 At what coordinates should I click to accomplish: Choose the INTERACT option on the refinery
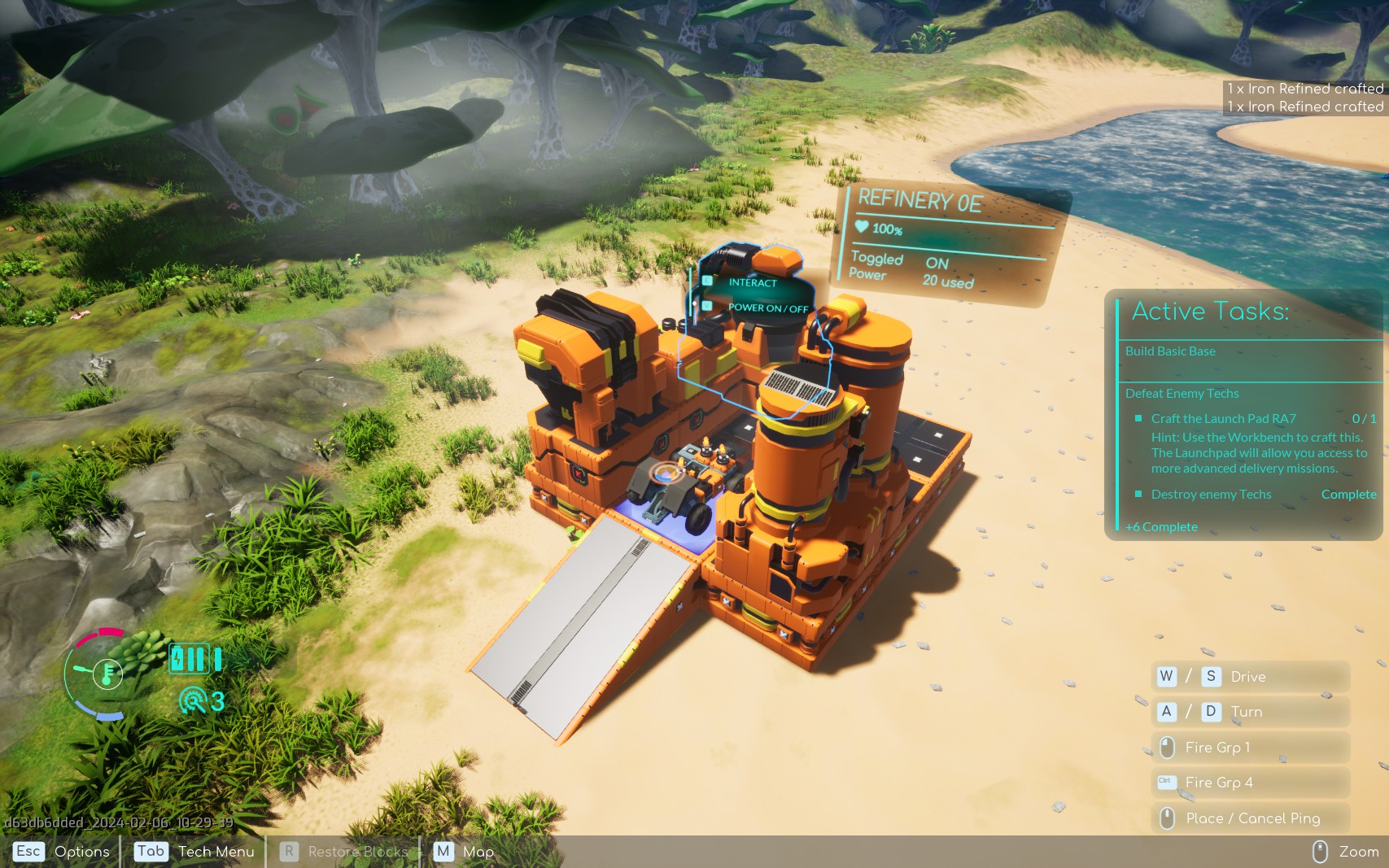tap(752, 282)
